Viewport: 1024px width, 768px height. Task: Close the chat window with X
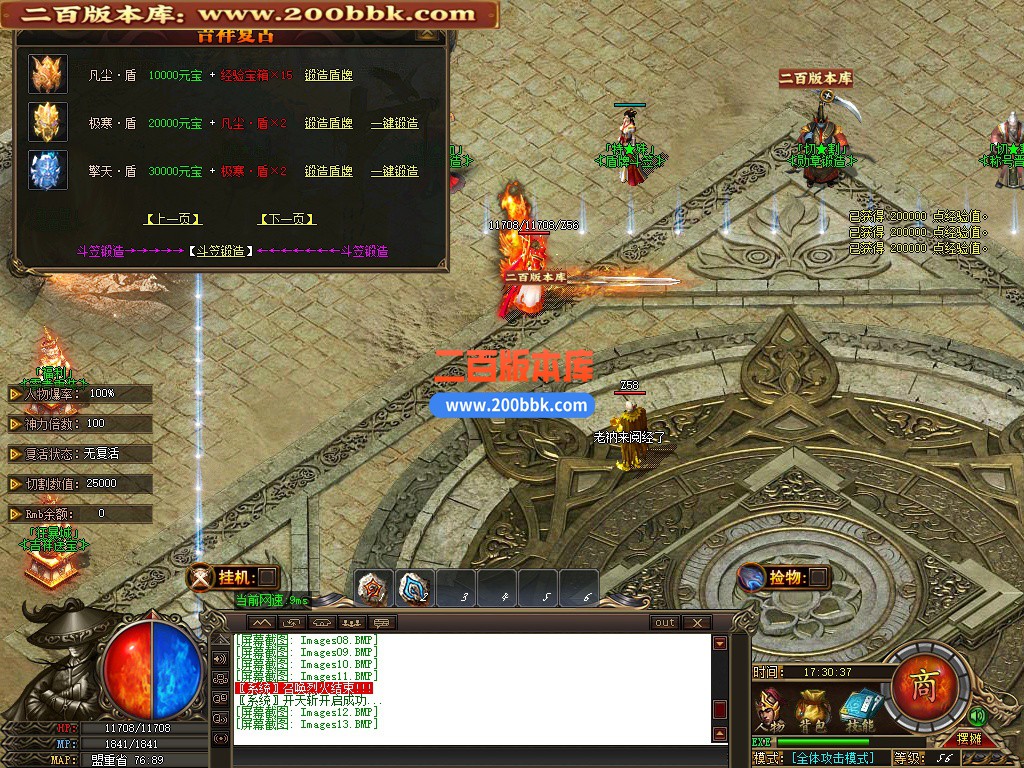click(696, 622)
